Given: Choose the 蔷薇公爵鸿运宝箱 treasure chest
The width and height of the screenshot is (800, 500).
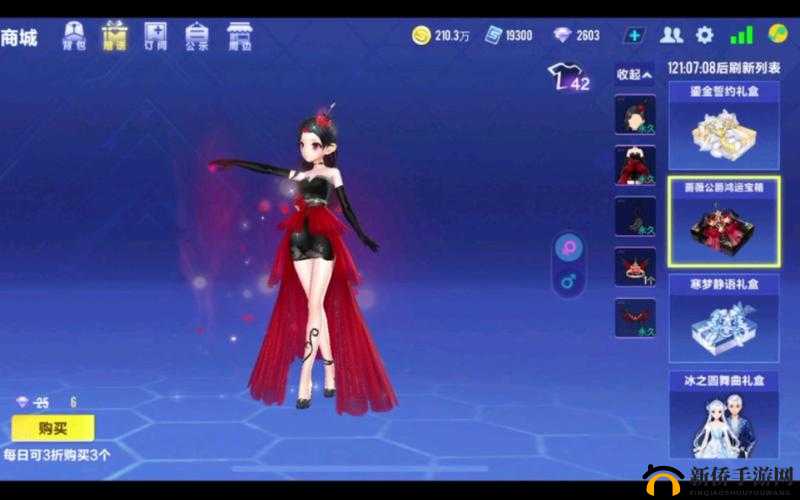Looking at the screenshot, I should click(723, 222).
